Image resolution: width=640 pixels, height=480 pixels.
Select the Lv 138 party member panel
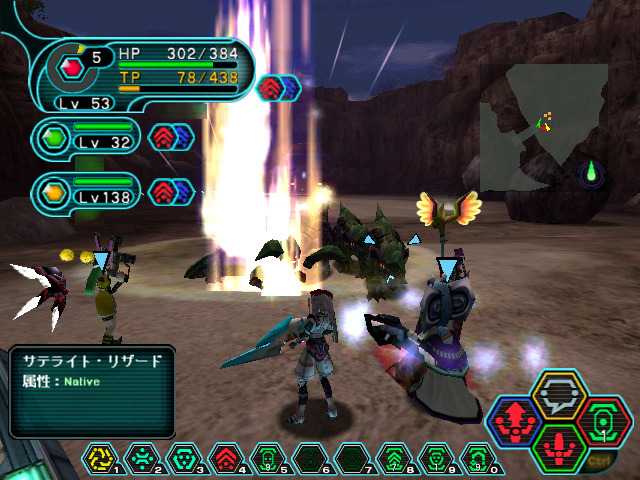tap(88, 190)
